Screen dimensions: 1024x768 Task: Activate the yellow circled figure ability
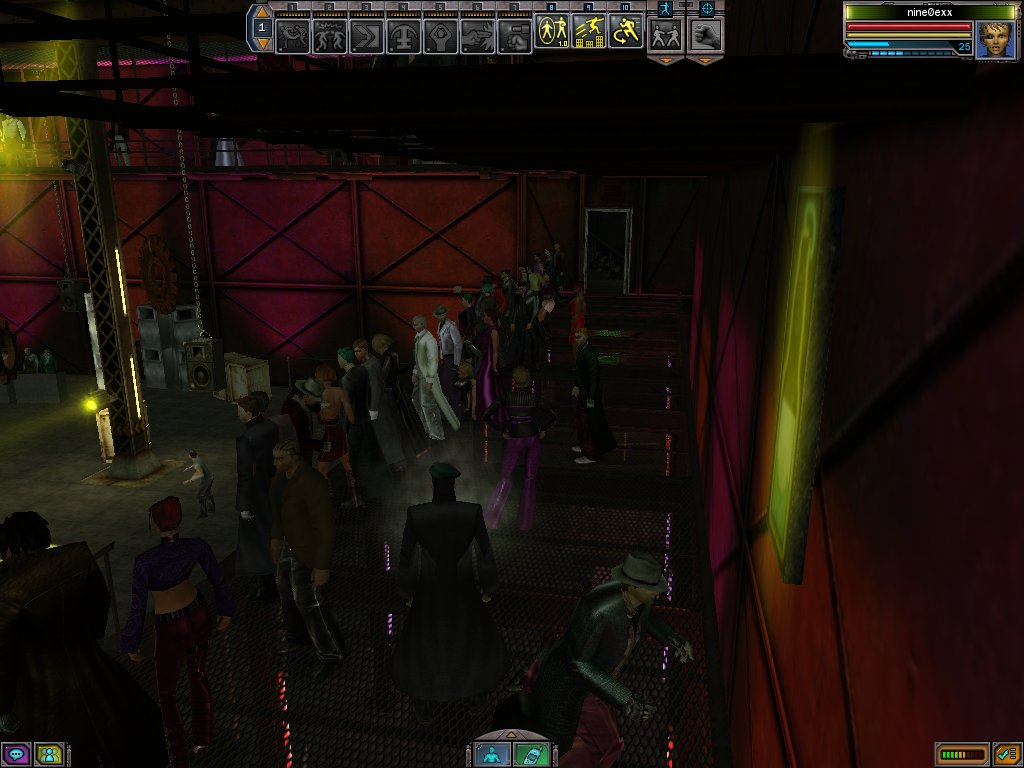[552, 33]
